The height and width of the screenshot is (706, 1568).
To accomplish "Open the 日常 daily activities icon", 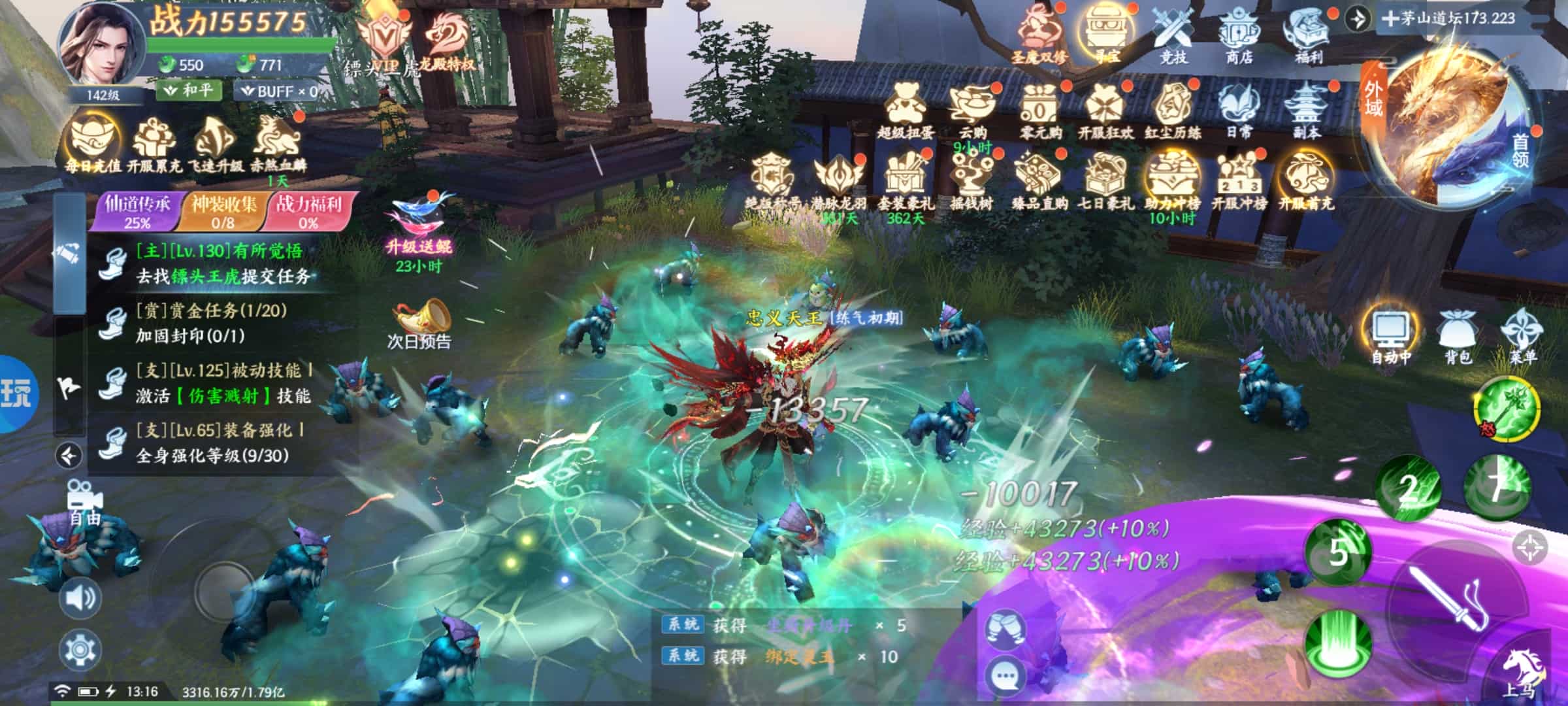I will point(1238,111).
